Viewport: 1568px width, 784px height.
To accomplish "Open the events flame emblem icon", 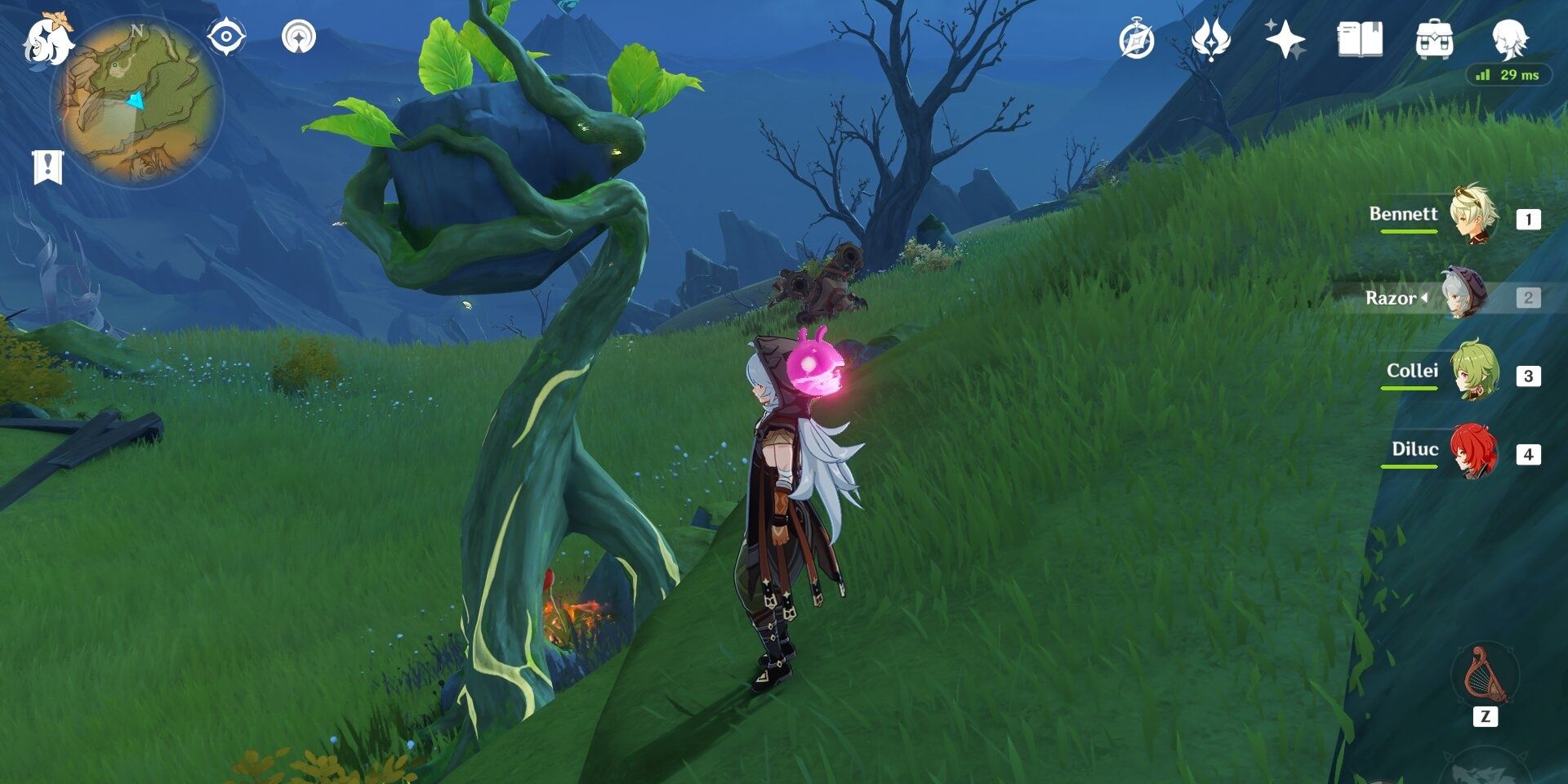I will pyautogui.click(x=1210, y=39).
